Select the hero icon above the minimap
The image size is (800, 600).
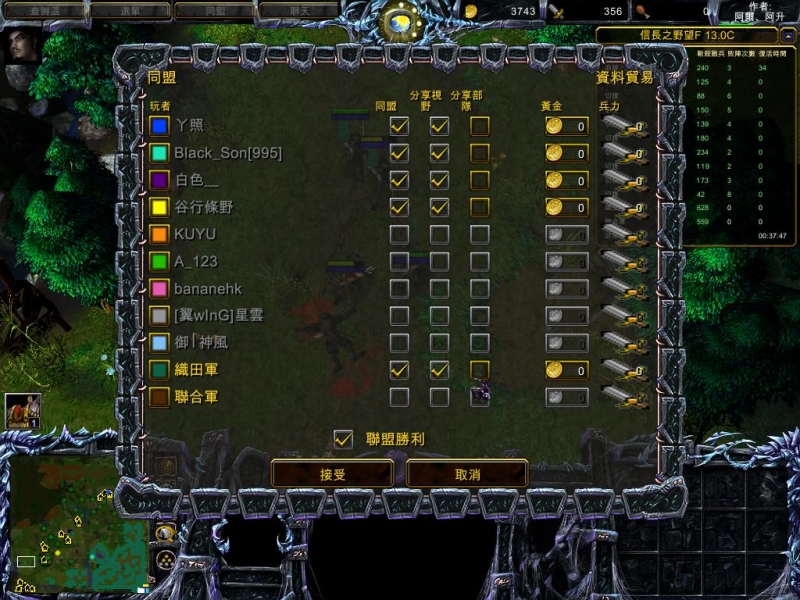coord(22,410)
